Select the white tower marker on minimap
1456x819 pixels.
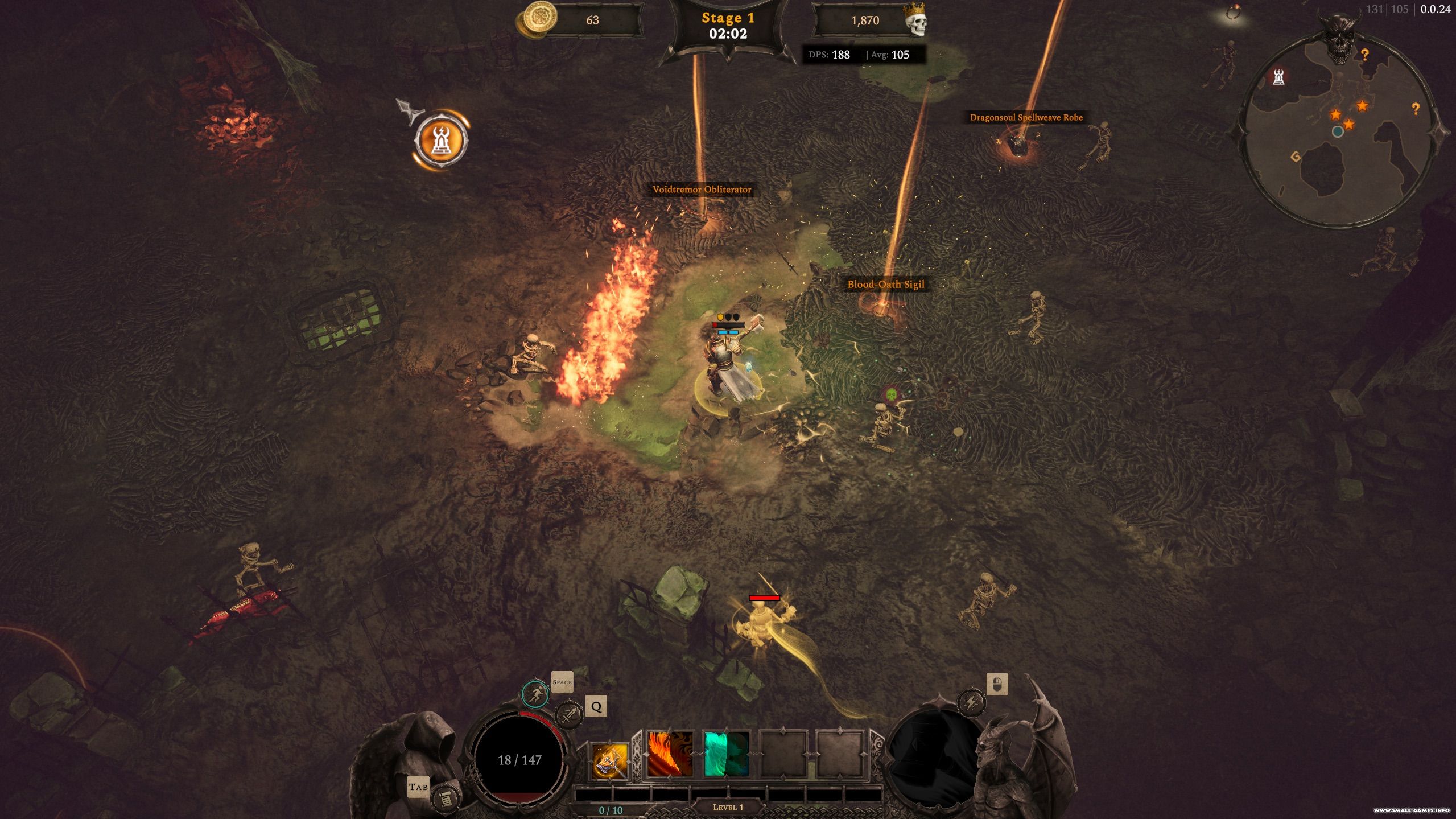(x=1278, y=77)
